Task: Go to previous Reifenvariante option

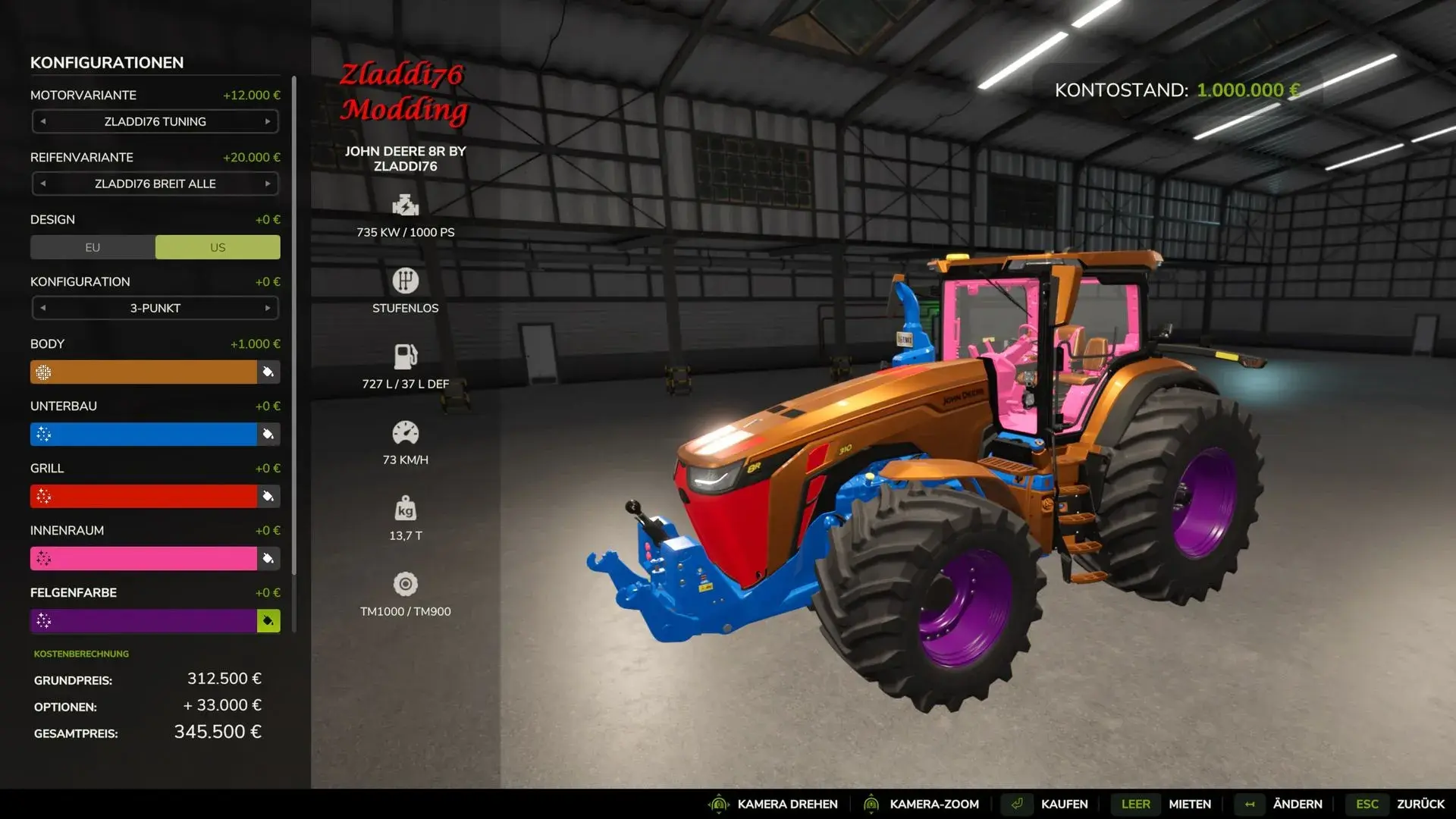Action: tap(43, 184)
